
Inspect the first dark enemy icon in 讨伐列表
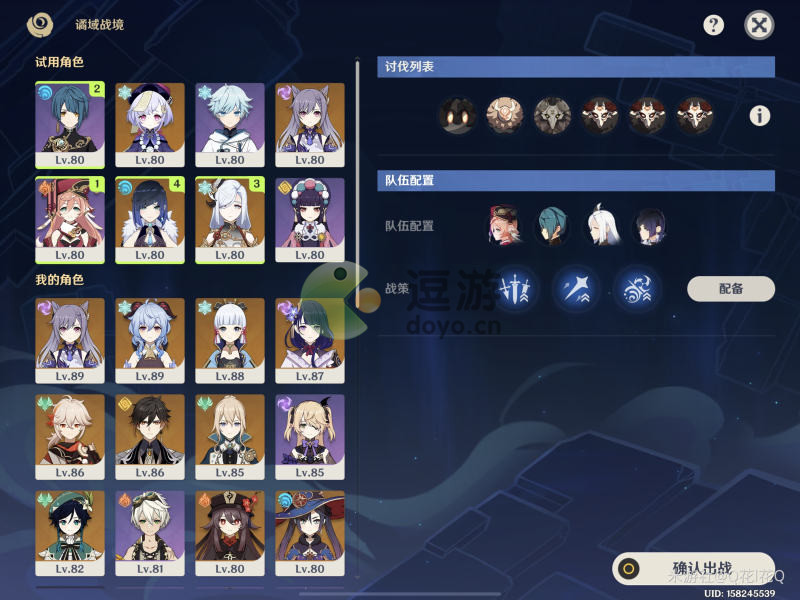coord(457,116)
